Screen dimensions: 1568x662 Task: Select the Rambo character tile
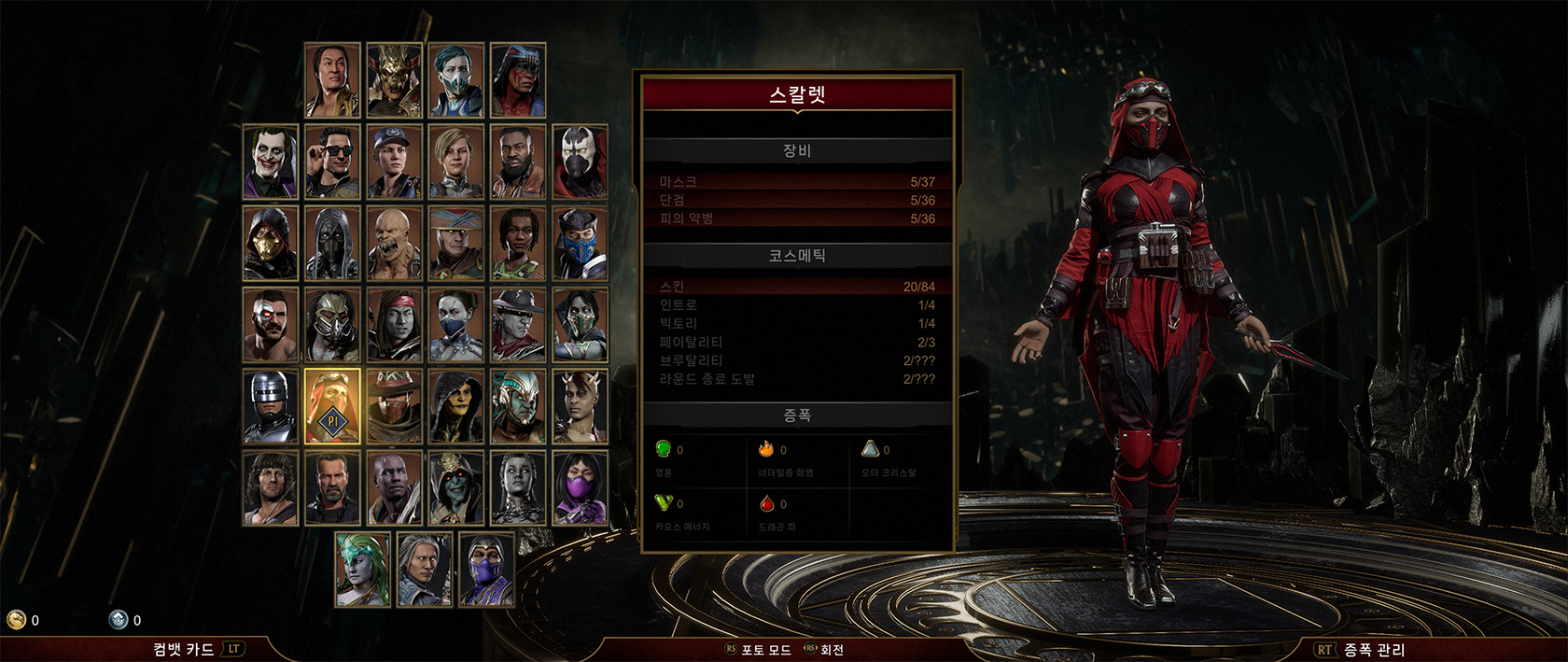[271, 487]
